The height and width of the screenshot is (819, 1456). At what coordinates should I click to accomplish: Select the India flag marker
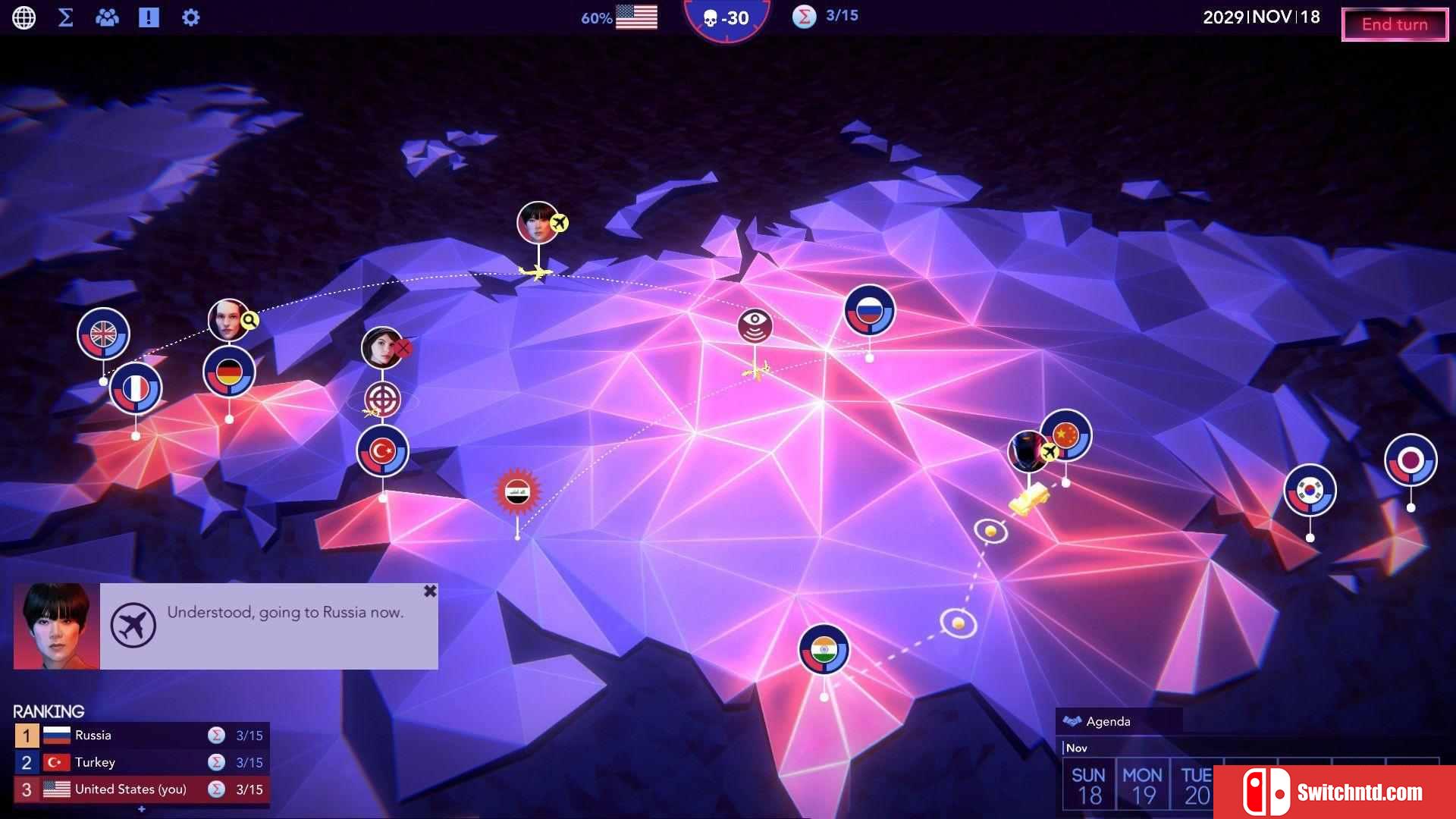(x=824, y=649)
